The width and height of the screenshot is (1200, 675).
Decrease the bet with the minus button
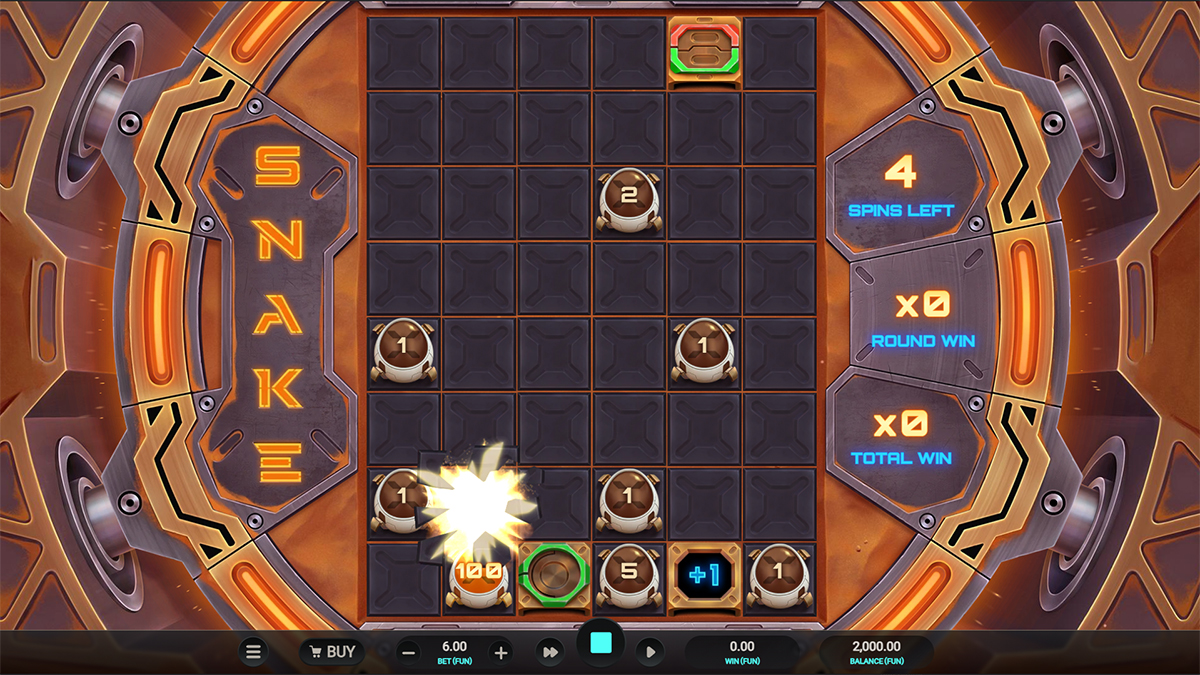click(x=409, y=653)
